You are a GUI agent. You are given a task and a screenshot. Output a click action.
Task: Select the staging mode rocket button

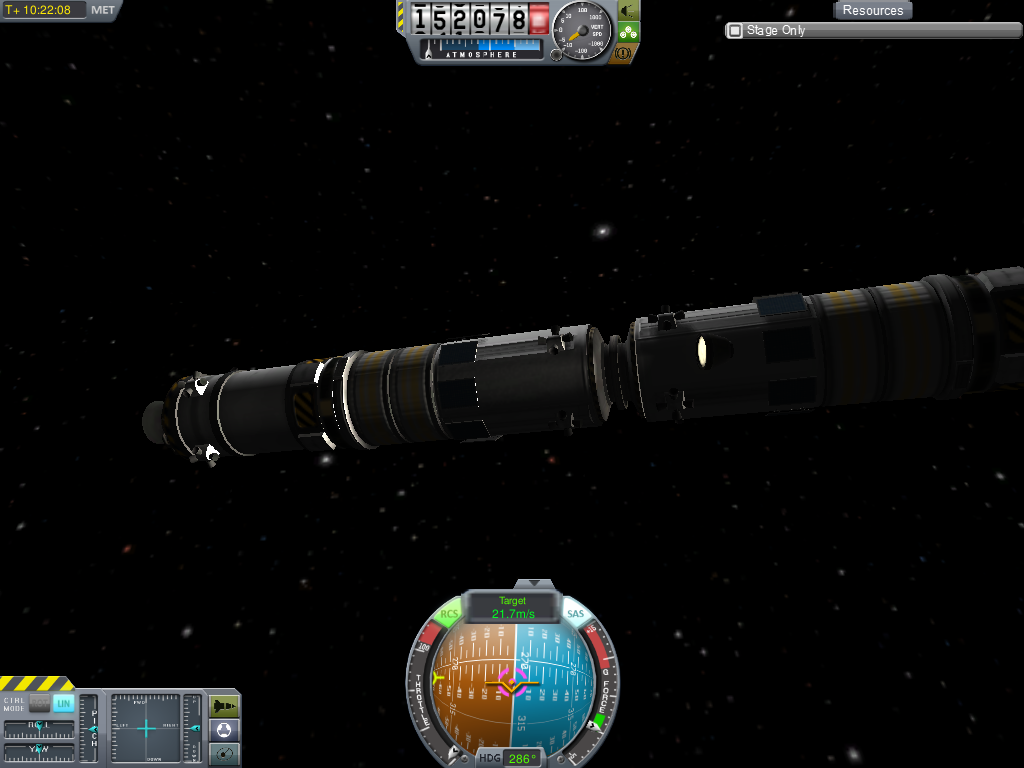tap(225, 706)
